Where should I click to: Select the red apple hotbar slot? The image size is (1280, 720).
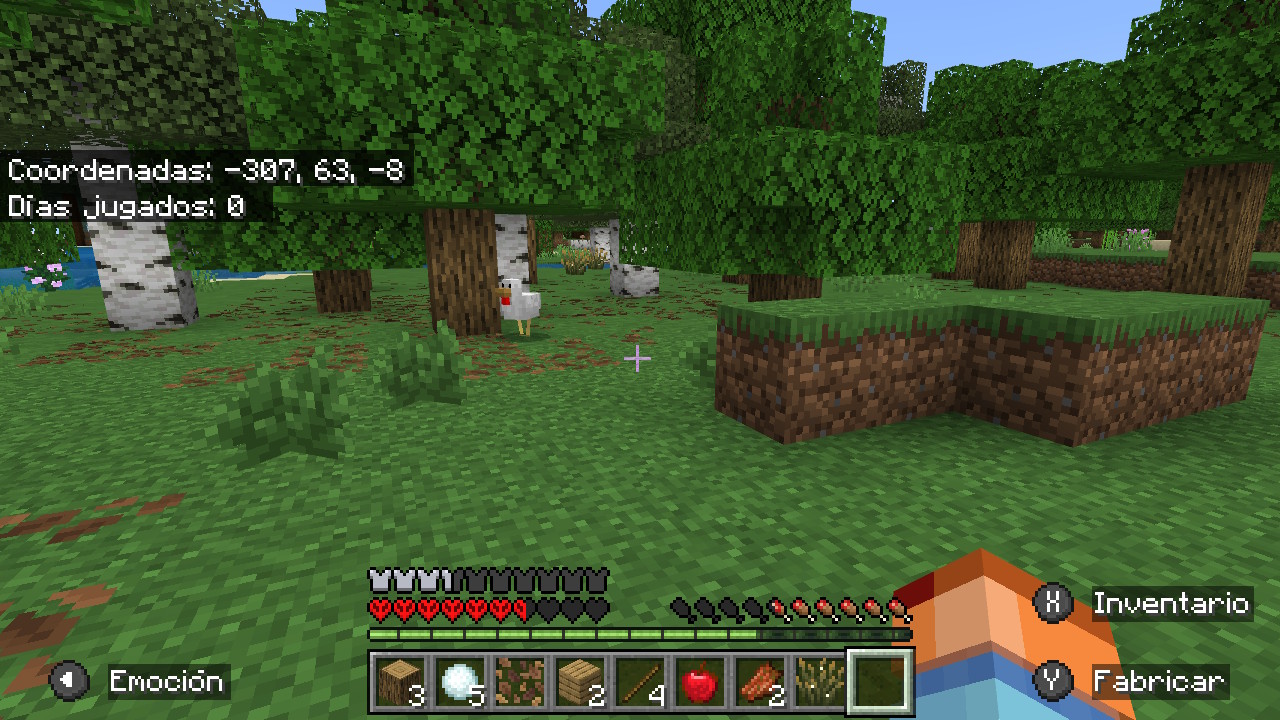pos(700,682)
